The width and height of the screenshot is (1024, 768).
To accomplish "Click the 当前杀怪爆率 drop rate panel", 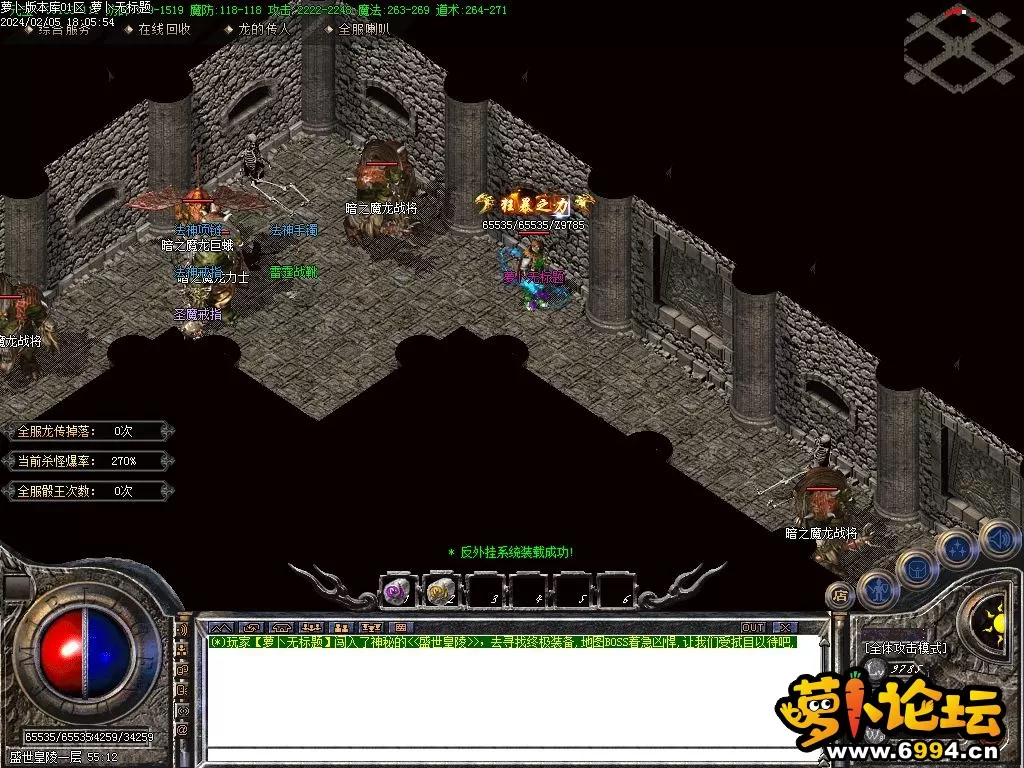I will pos(83,461).
